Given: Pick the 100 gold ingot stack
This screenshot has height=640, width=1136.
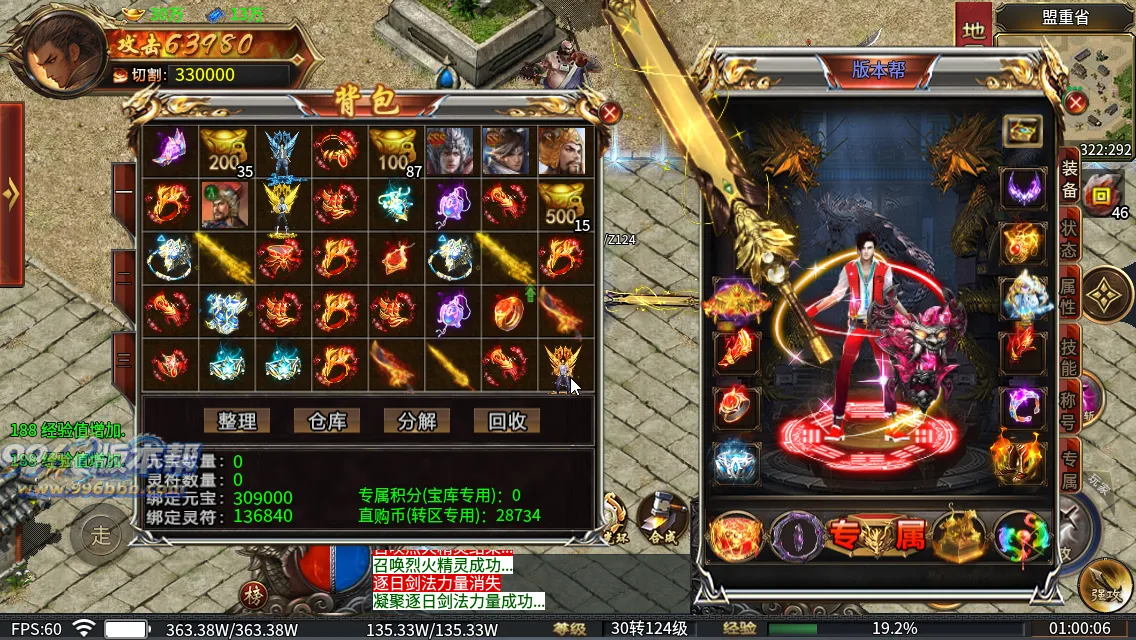Looking at the screenshot, I should pos(395,151).
